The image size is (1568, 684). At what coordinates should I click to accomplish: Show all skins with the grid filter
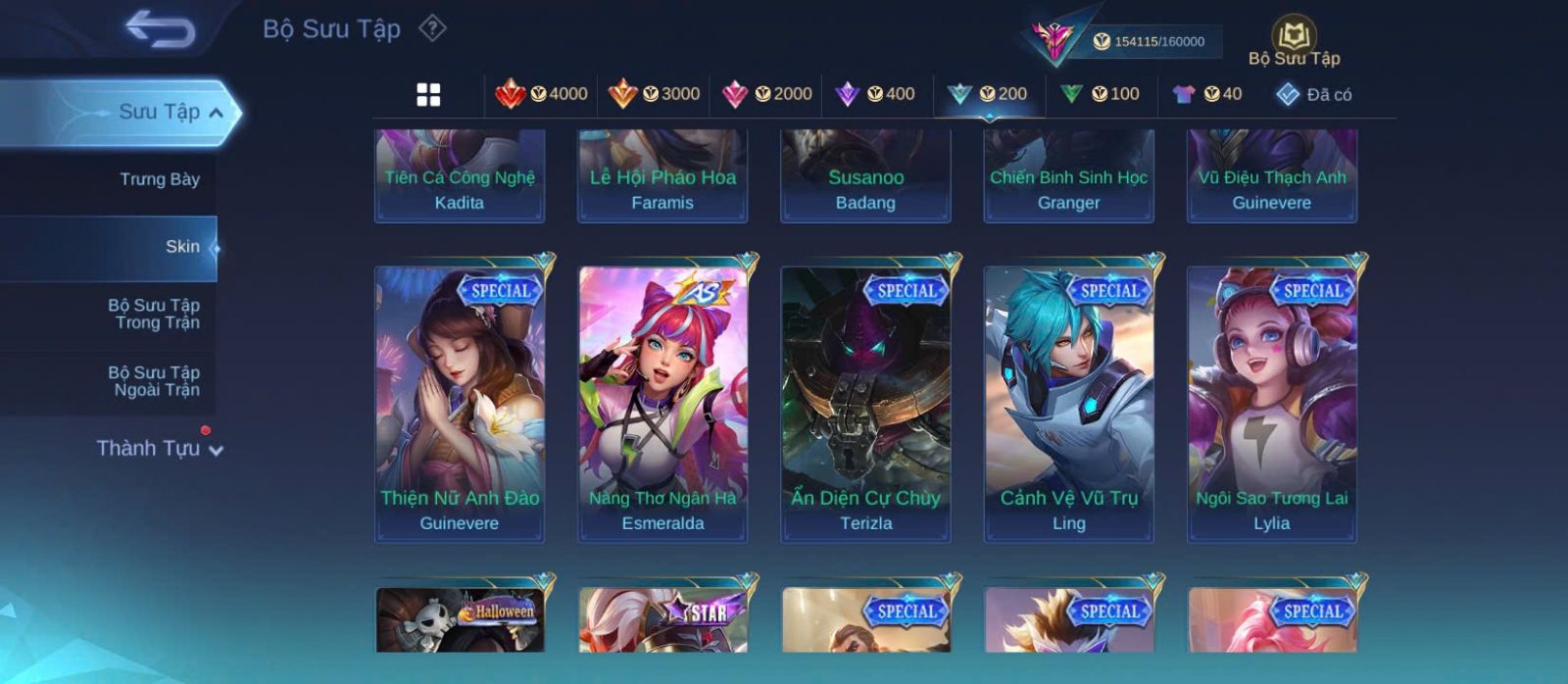pos(428,94)
